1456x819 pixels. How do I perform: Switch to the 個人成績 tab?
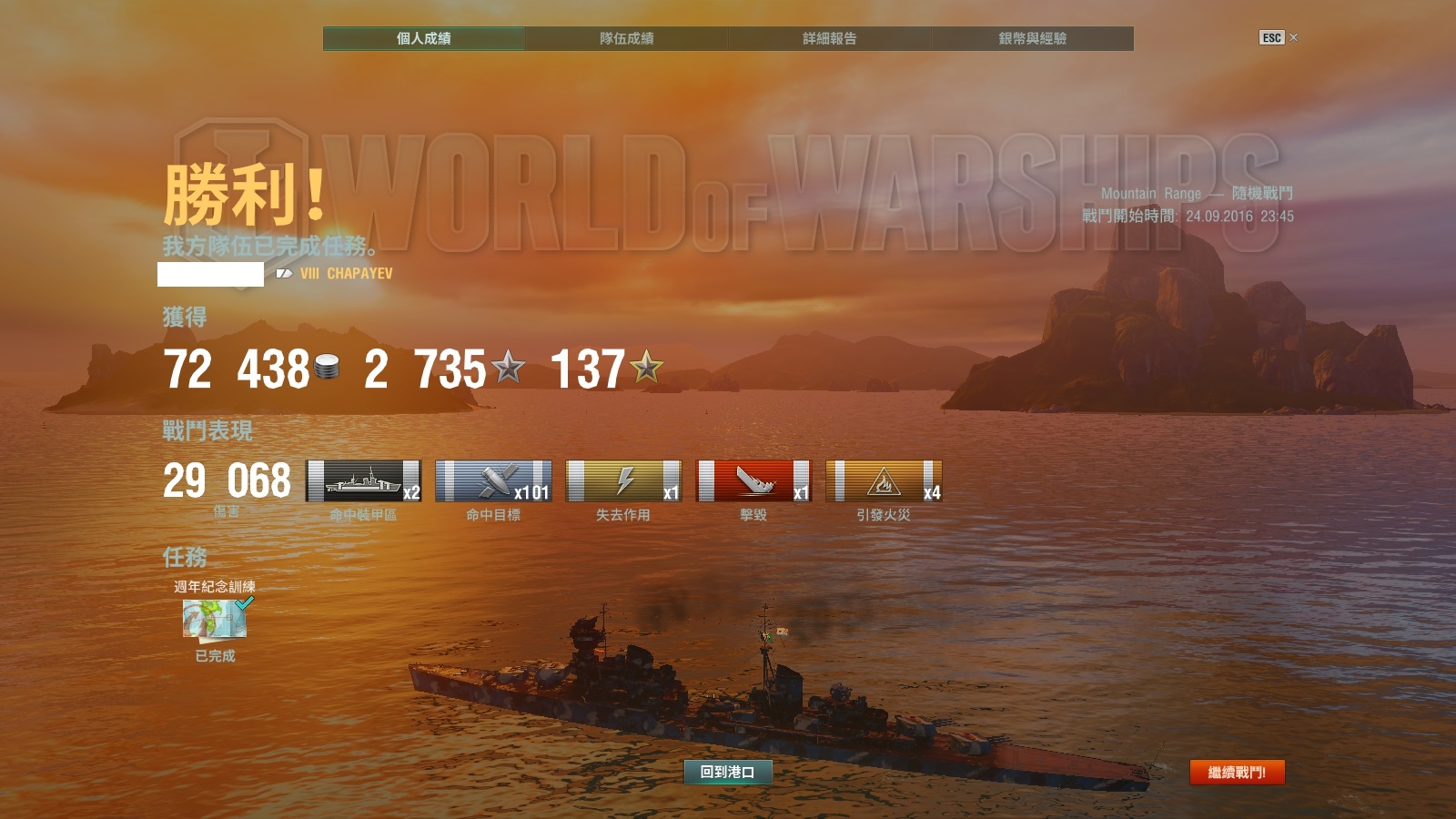[424, 38]
